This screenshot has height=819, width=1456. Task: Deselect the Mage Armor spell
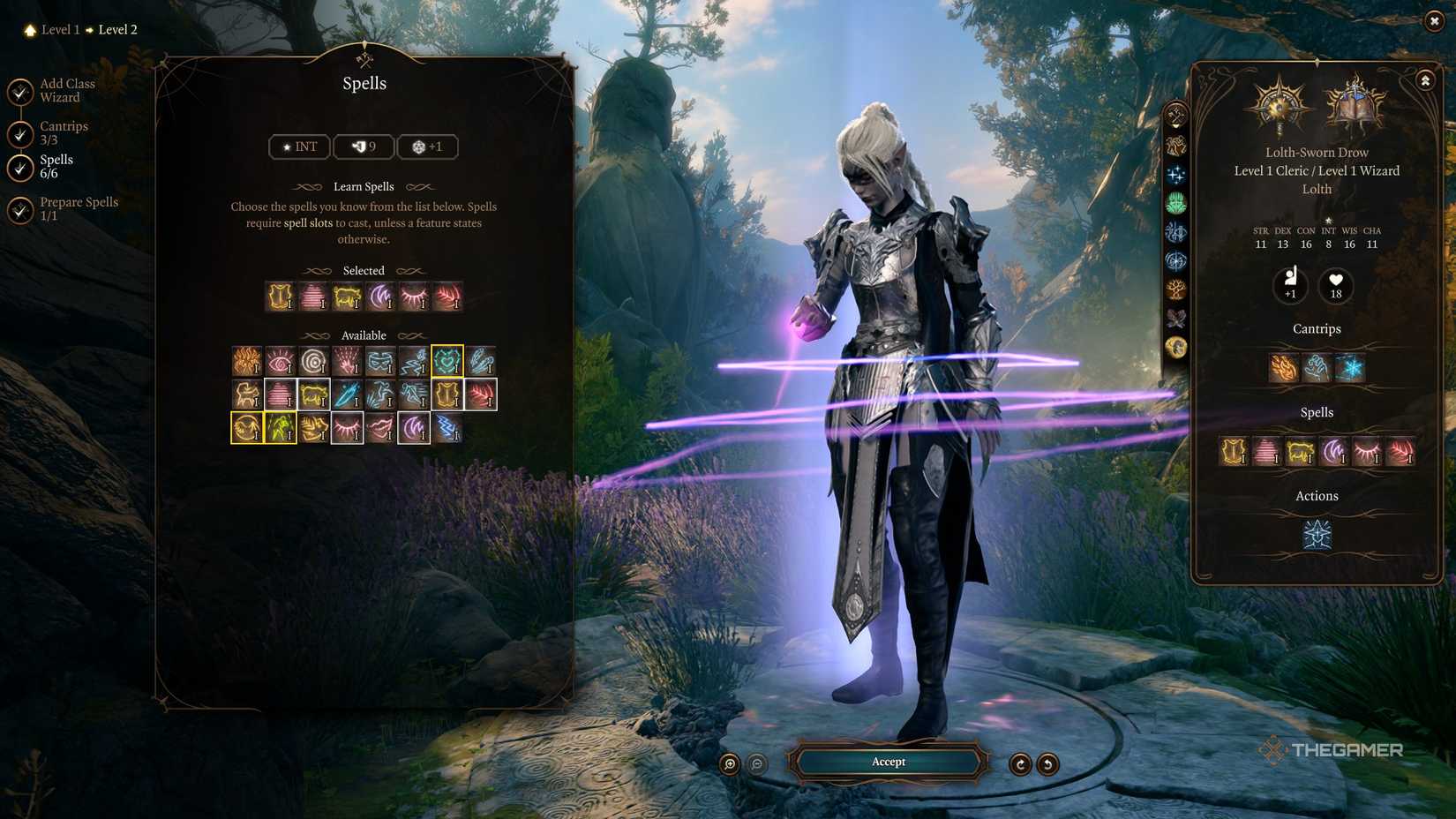(x=276, y=297)
